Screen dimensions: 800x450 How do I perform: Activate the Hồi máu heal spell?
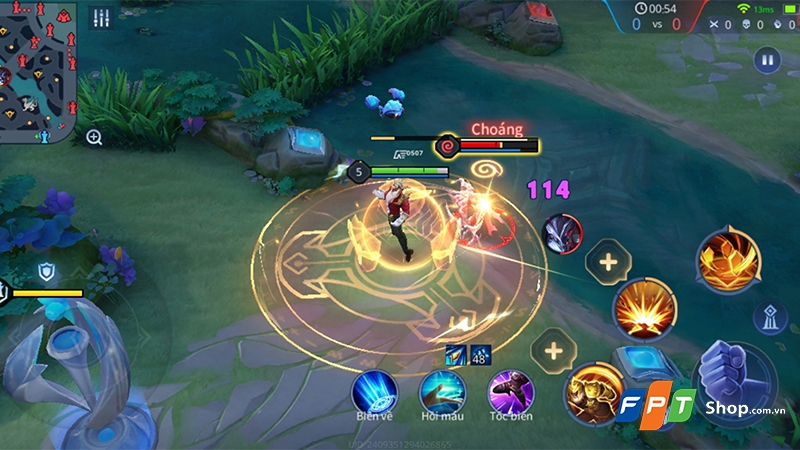pos(441,390)
